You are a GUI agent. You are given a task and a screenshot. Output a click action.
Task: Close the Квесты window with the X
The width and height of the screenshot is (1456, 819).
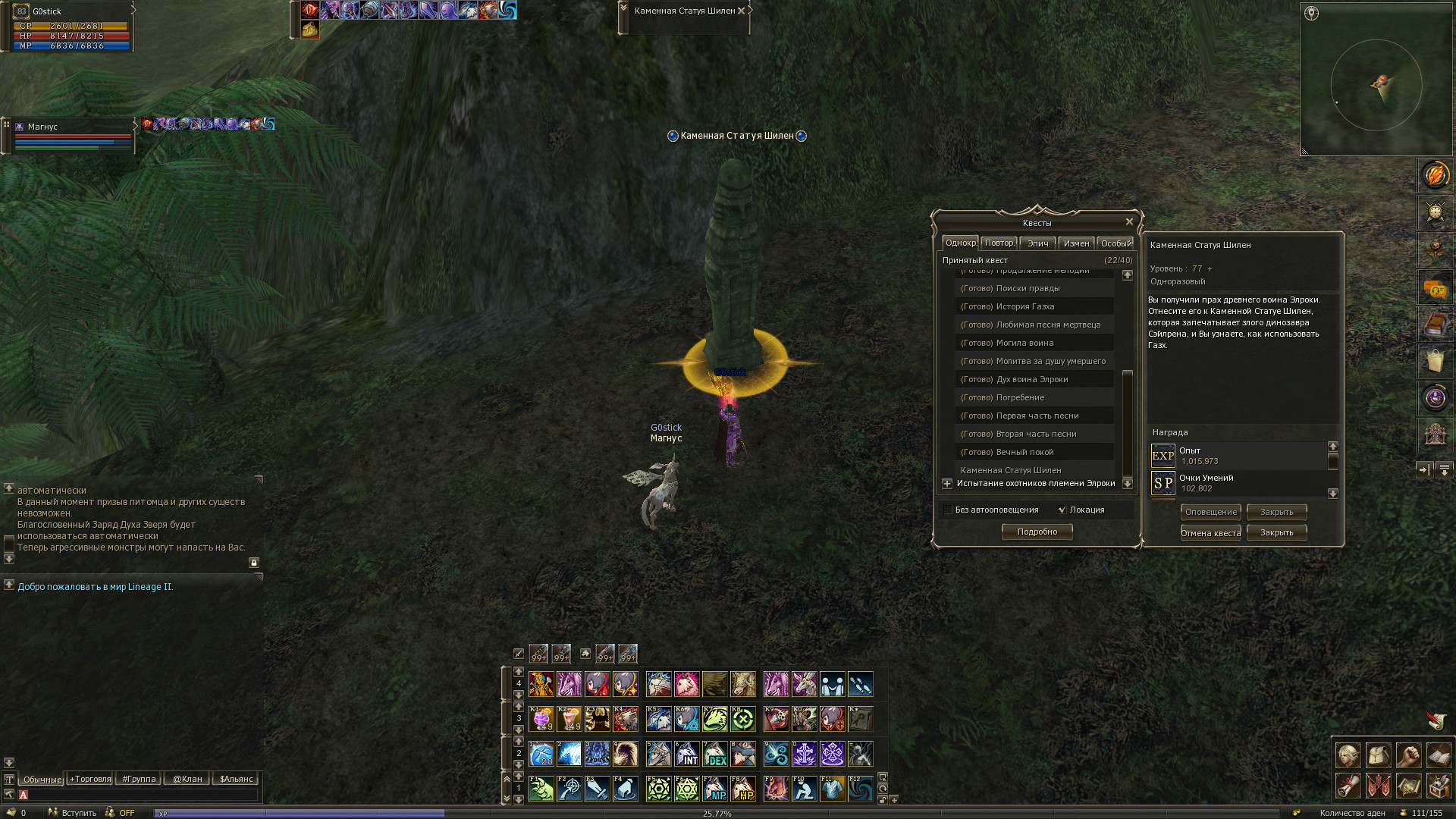(1129, 222)
